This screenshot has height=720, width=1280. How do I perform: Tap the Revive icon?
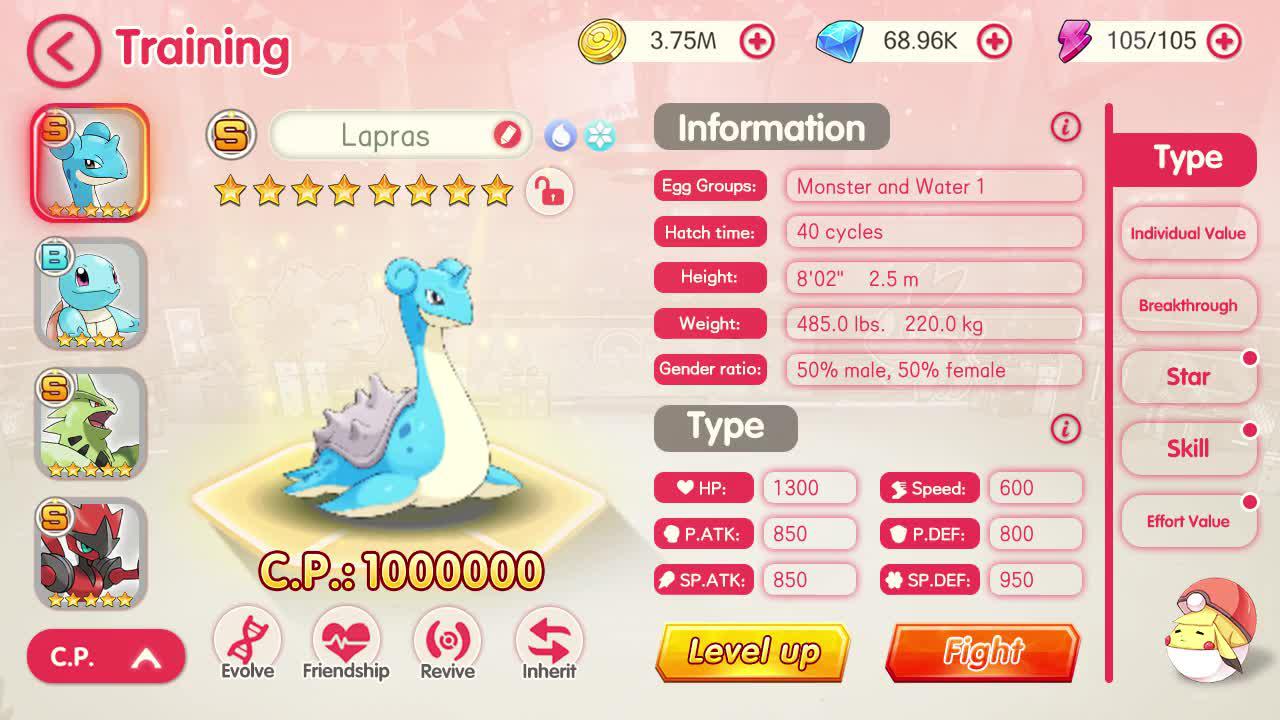(447, 640)
